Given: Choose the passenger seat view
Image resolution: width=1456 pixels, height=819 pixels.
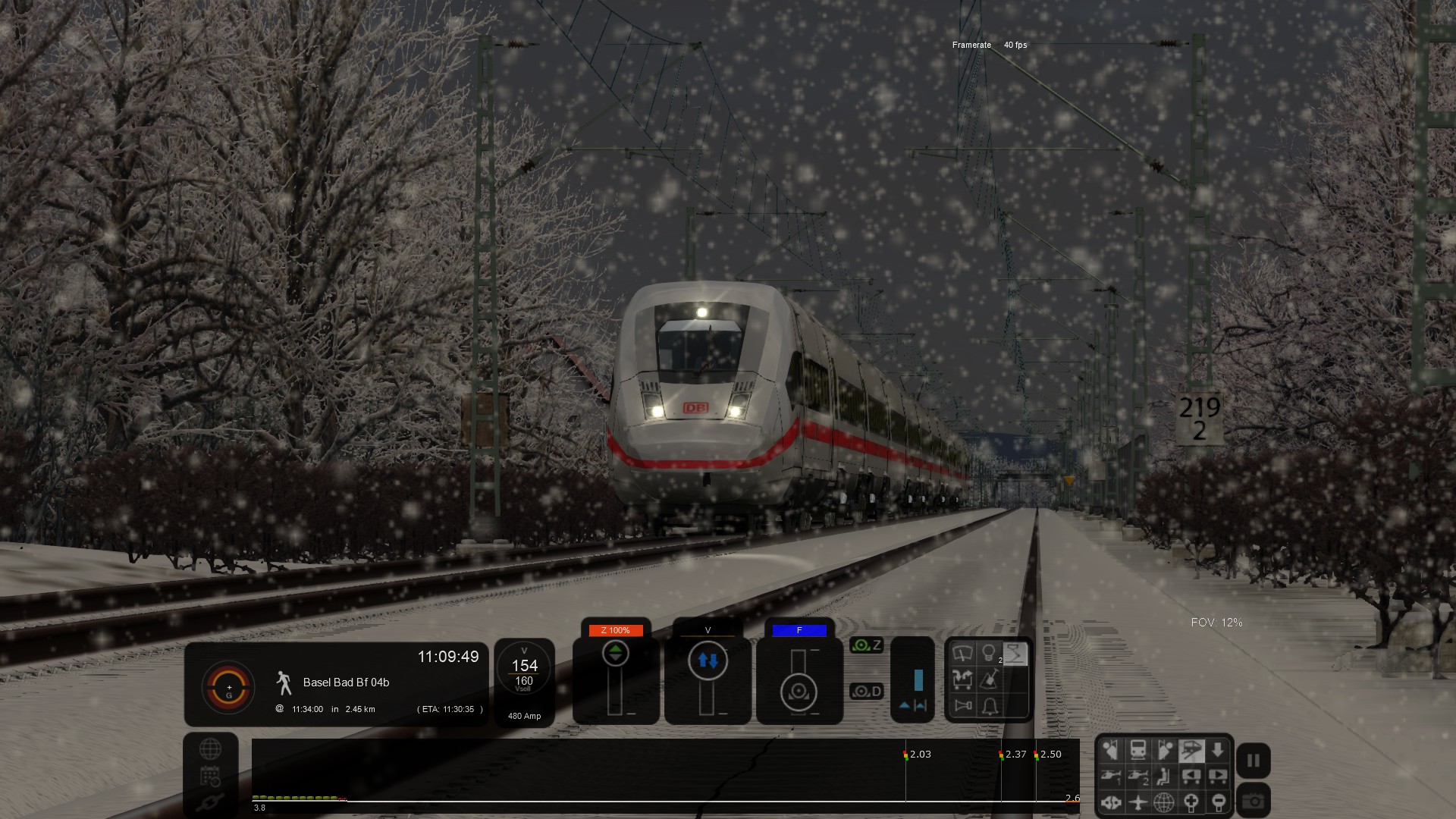Looking at the screenshot, I should pos(1164,776).
